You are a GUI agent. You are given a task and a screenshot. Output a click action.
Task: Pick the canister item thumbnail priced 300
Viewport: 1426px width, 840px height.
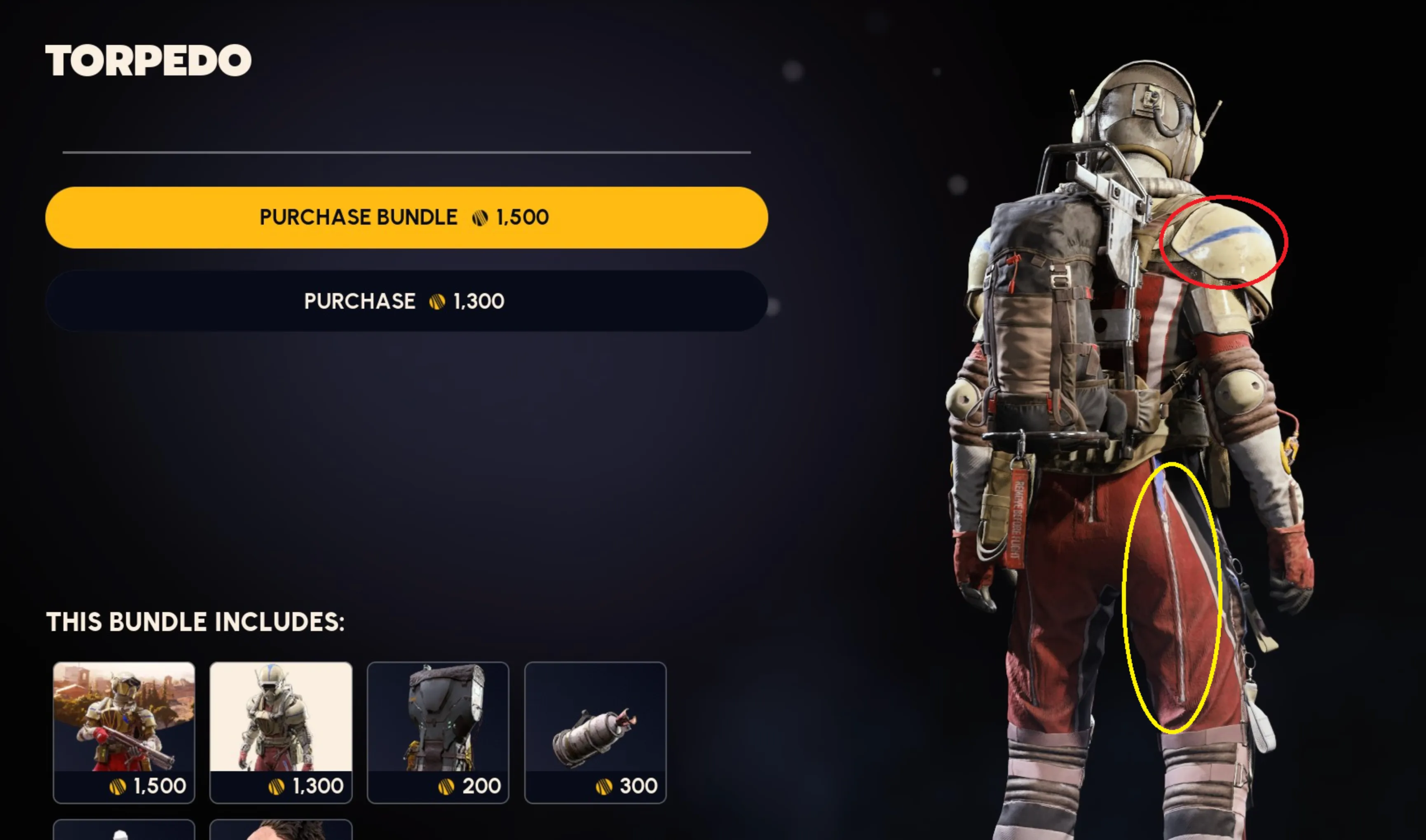tap(595, 732)
